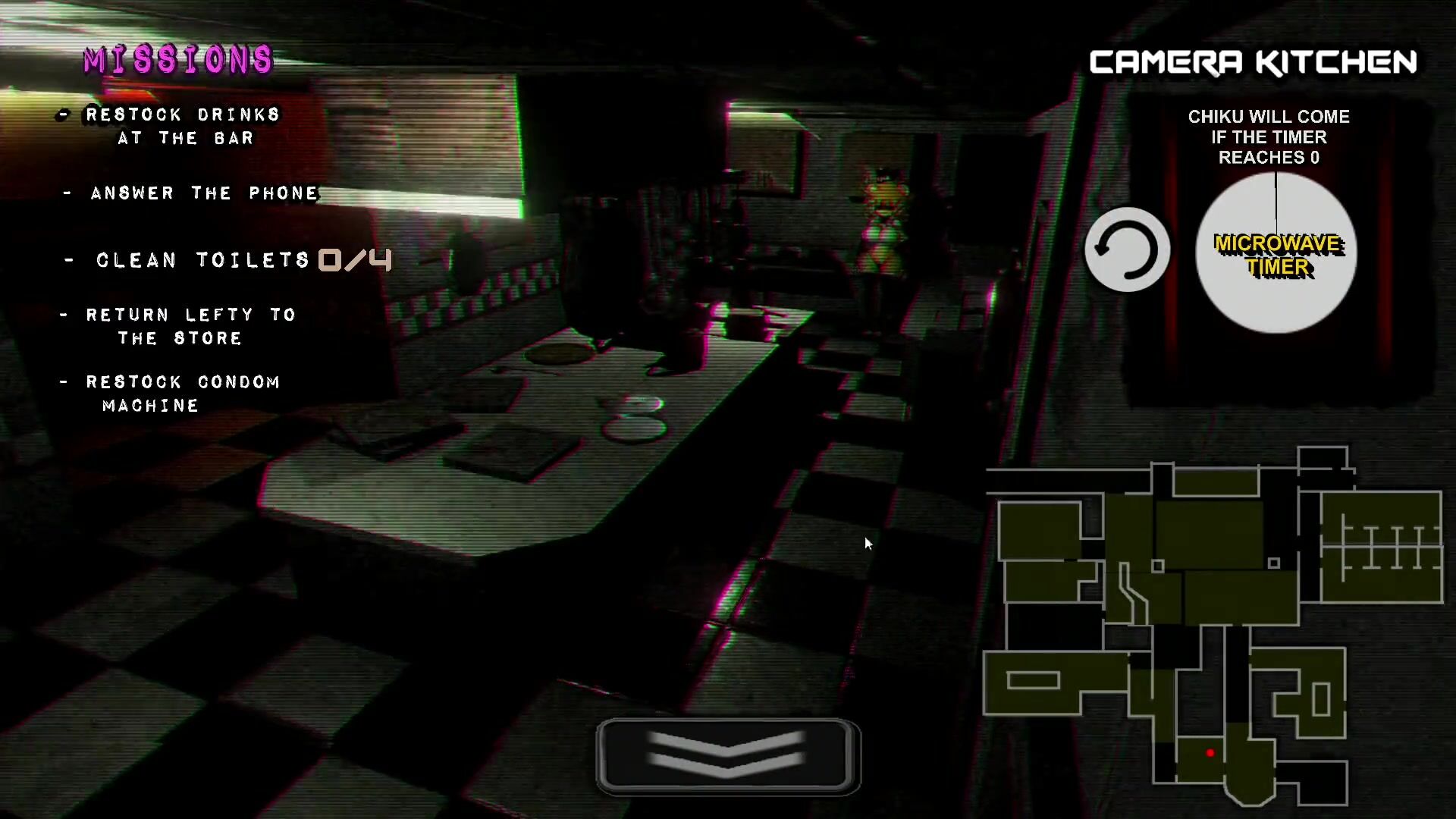Image resolution: width=1456 pixels, height=819 pixels.
Task: Click the Microwave Timer dial
Action: point(1276,253)
